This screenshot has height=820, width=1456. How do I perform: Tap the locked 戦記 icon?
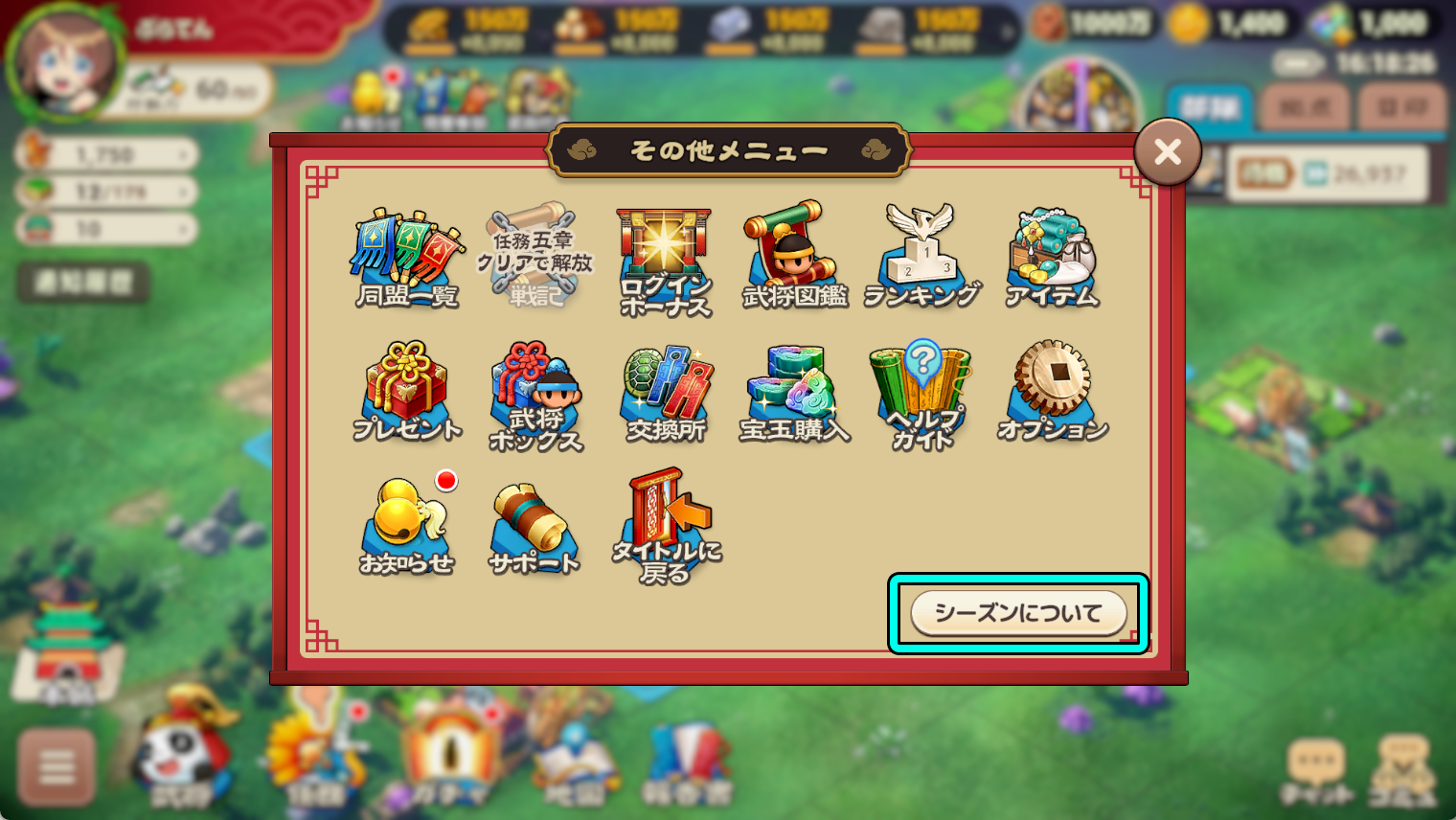click(x=535, y=249)
